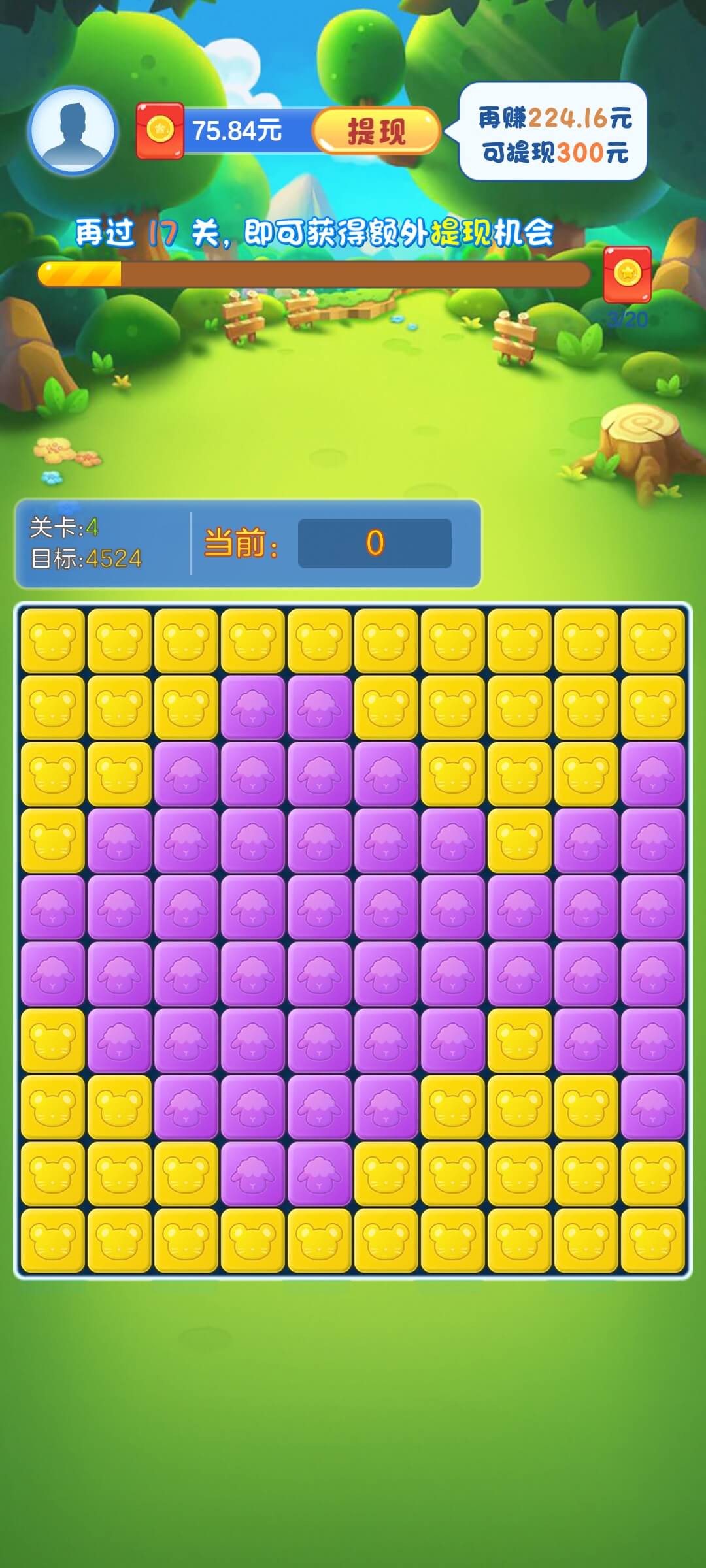Open the player profile avatar

coord(73,131)
